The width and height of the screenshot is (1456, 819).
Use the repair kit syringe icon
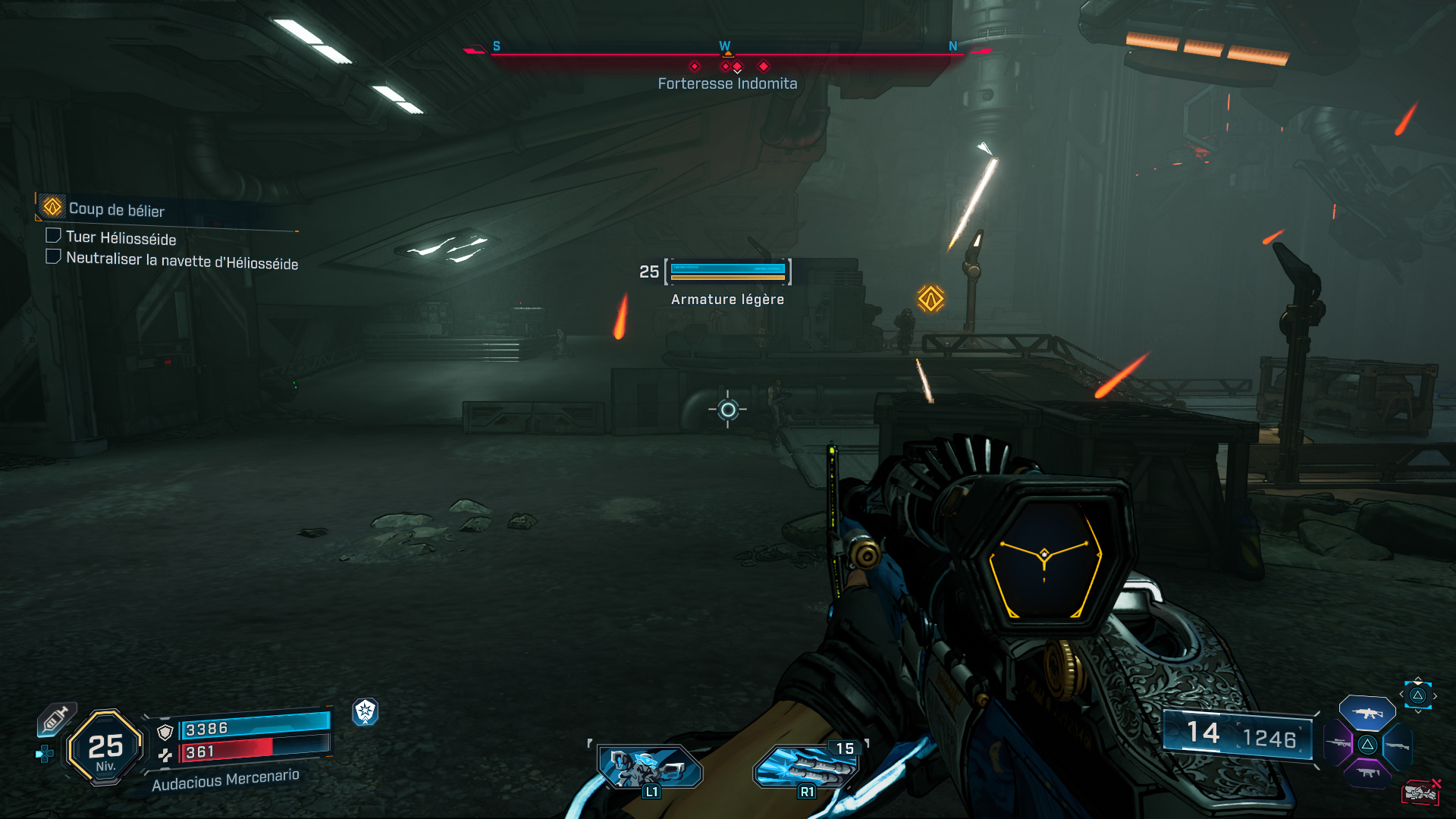coord(57,718)
